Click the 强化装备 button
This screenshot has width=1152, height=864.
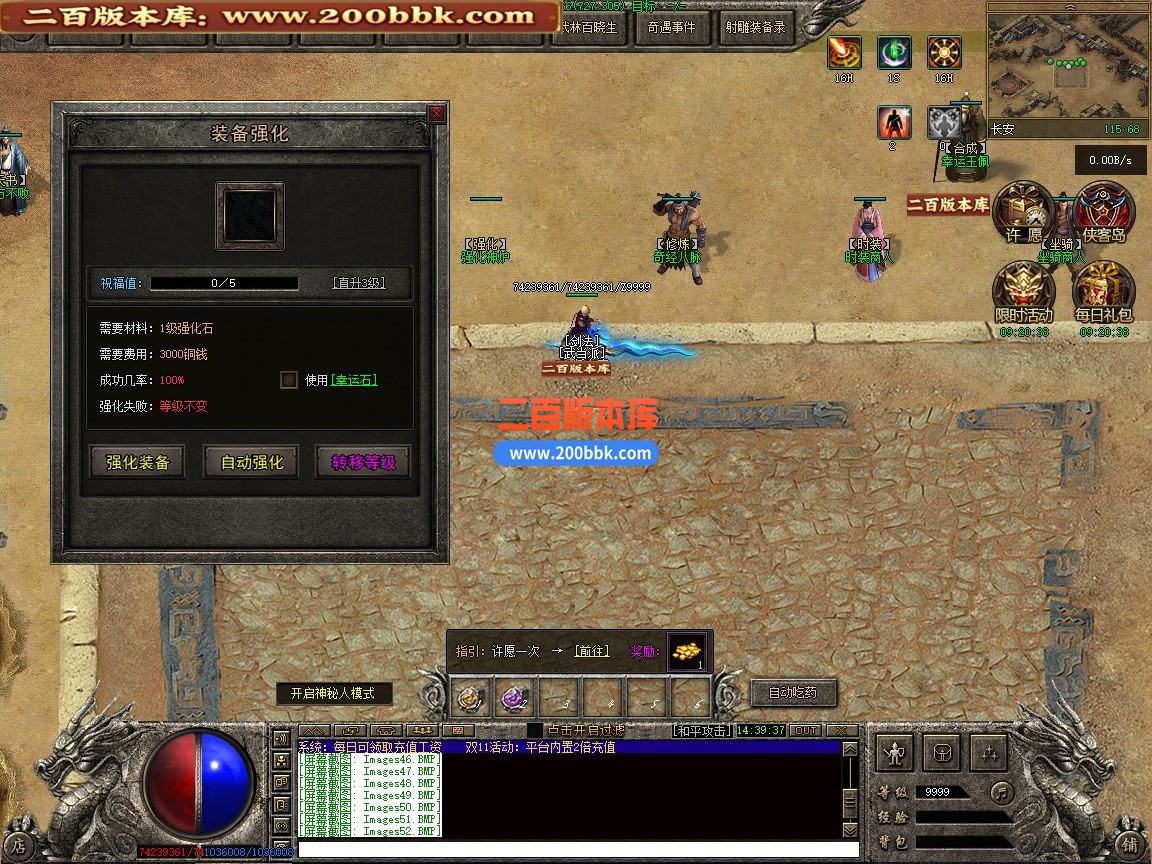point(139,462)
